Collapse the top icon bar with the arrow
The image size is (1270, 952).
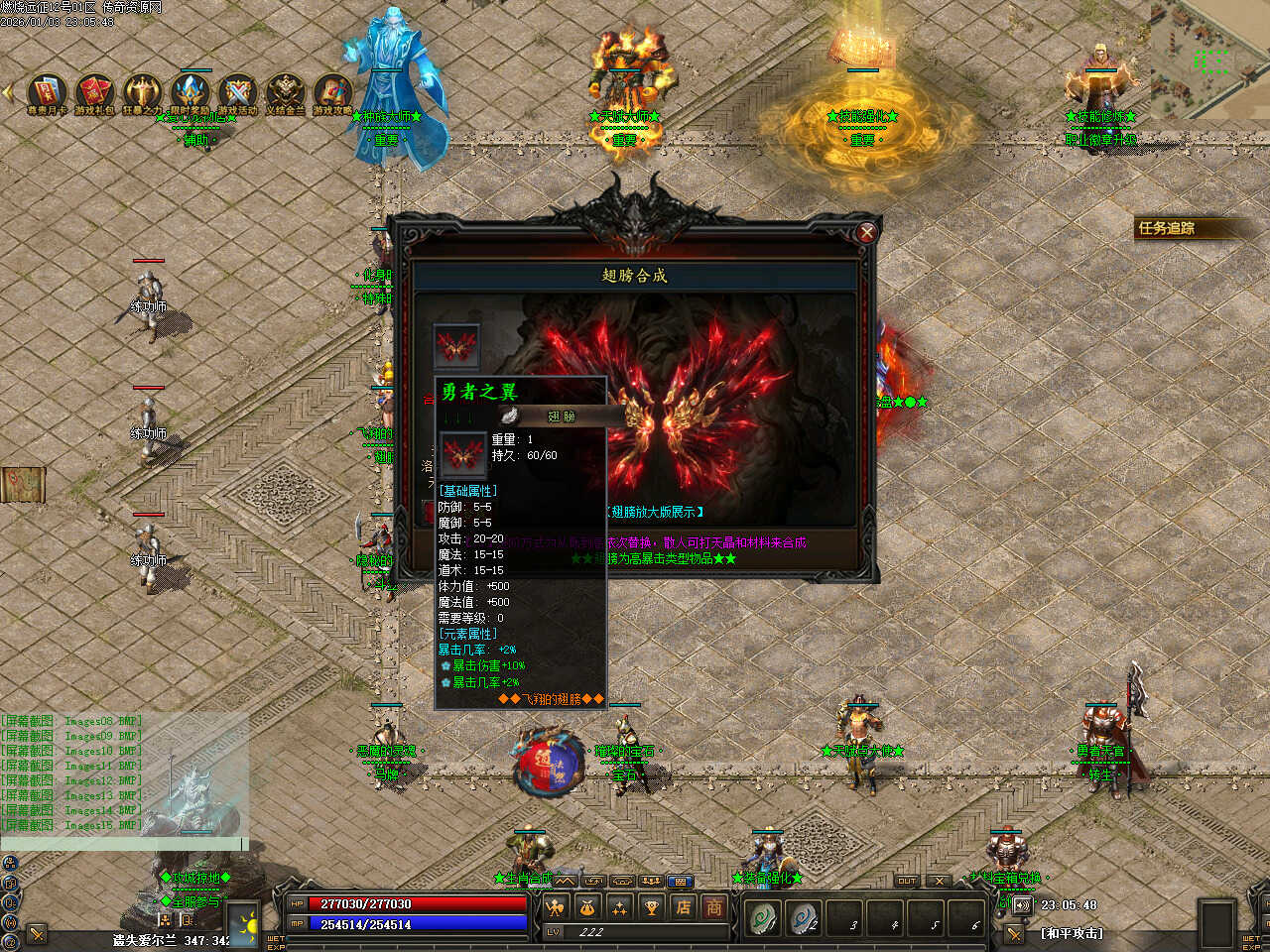9,92
